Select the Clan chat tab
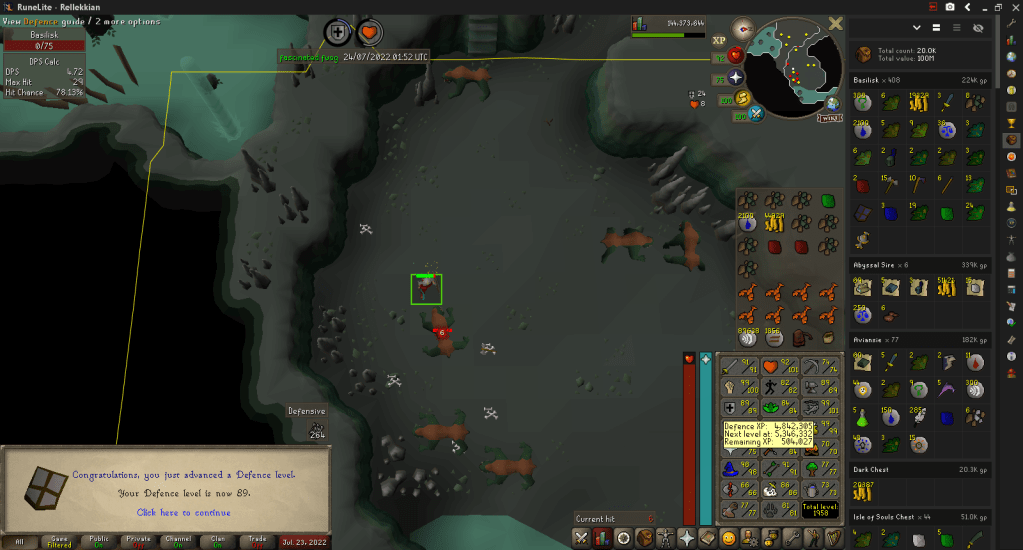Viewport: 1023px width, 550px height. [219, 540]
